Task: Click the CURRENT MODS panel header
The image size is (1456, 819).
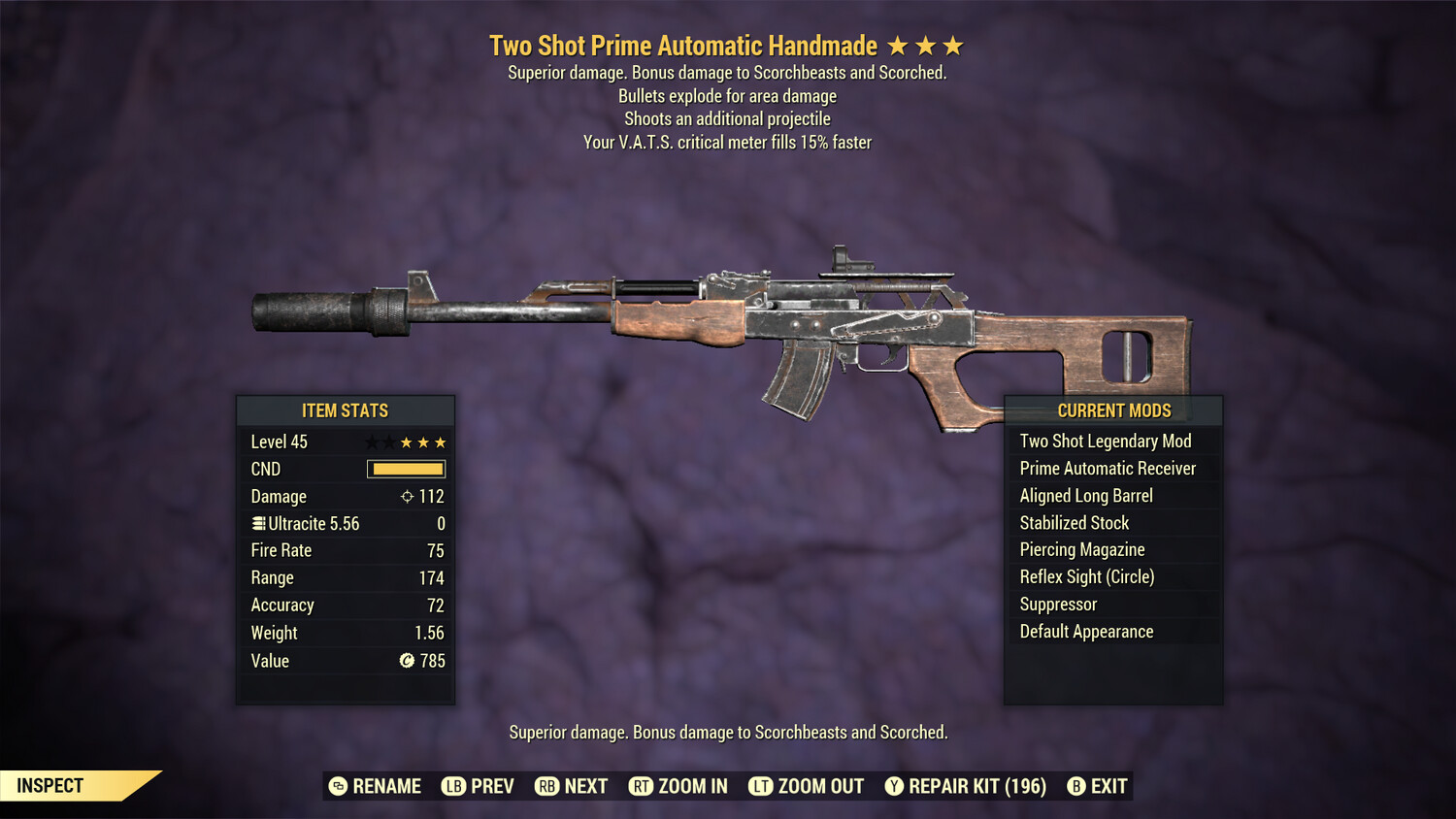Action: pyautogui.click(x=1113, y=410)
